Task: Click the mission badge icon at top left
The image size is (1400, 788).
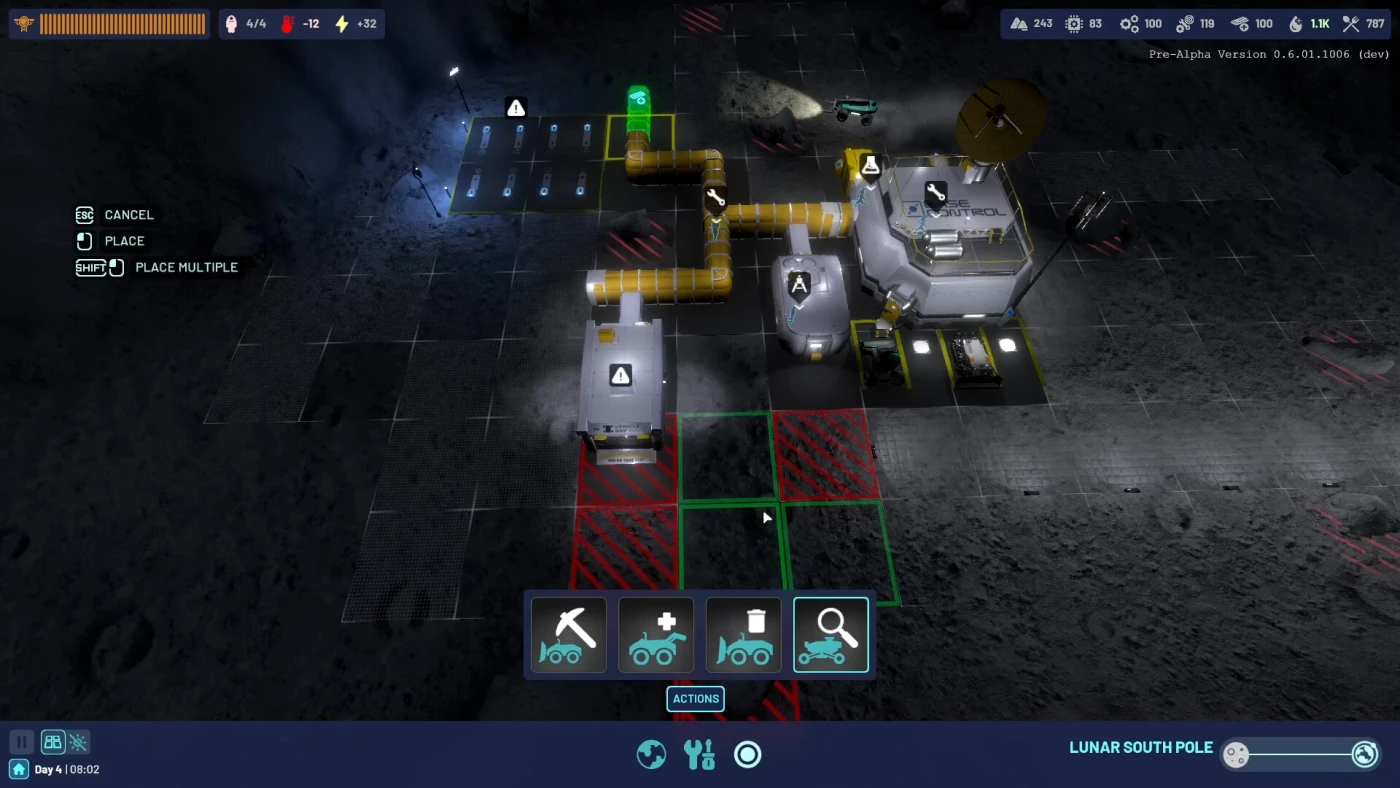Action: [x=24, y=24]
